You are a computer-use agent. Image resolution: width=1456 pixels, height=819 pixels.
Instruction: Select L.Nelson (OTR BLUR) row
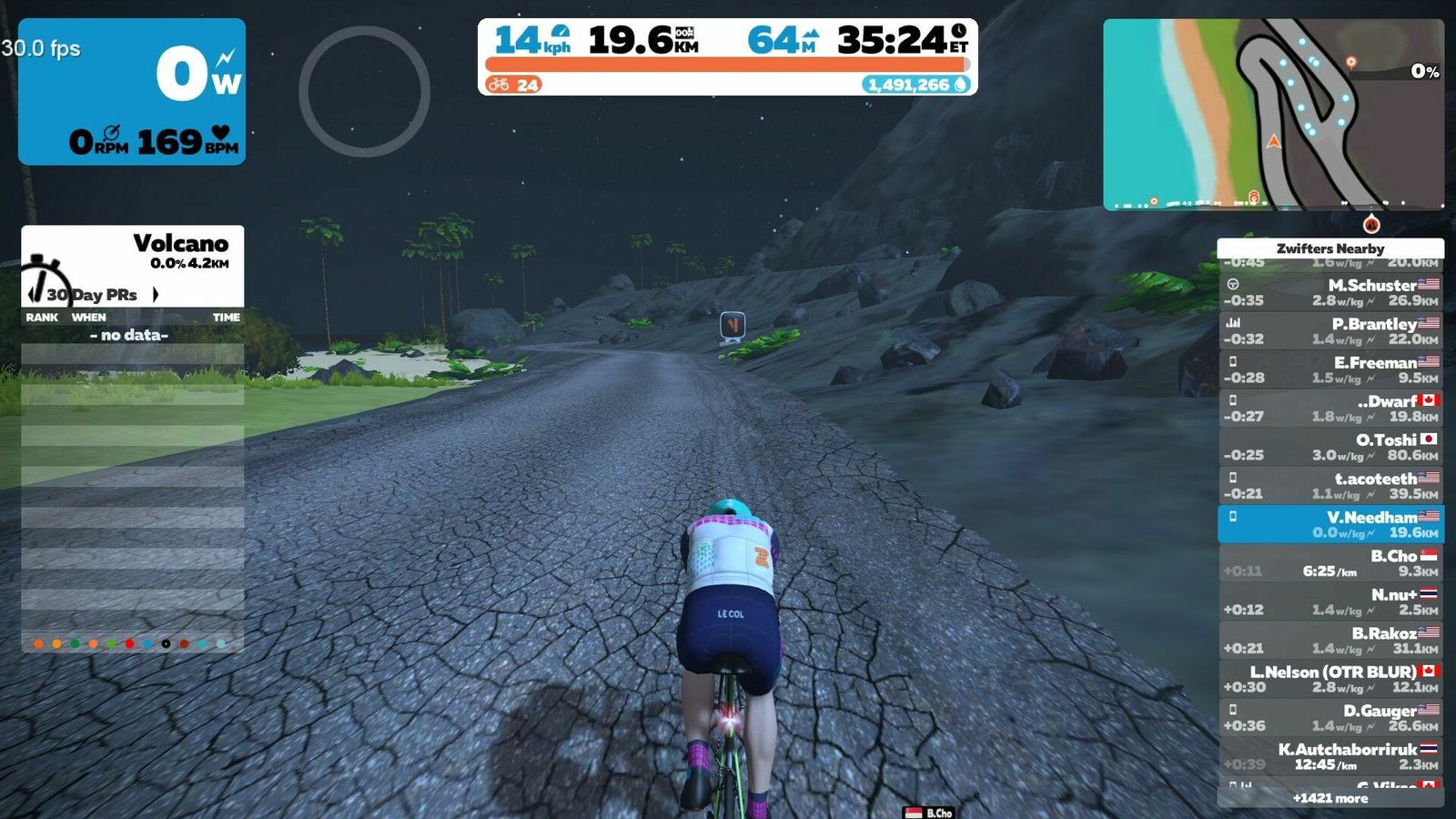pos(1330,679)
